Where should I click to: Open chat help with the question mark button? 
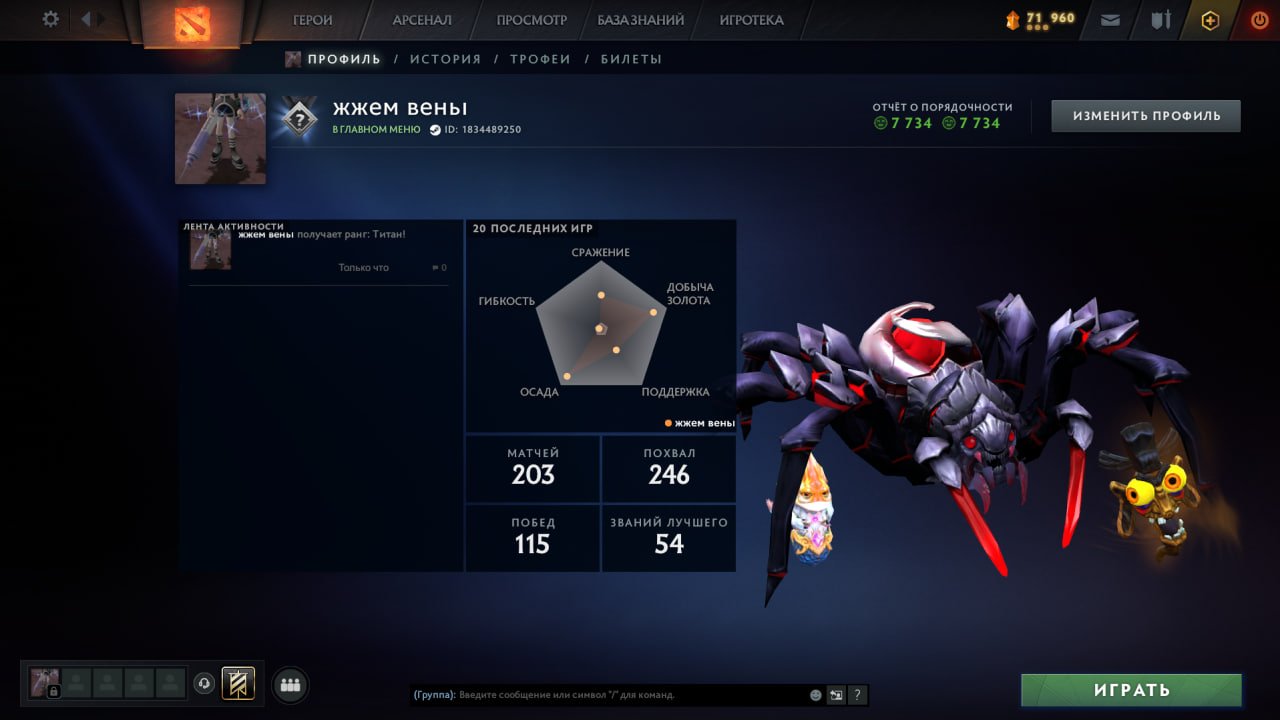pyautogui.click(x=857, y=694)
